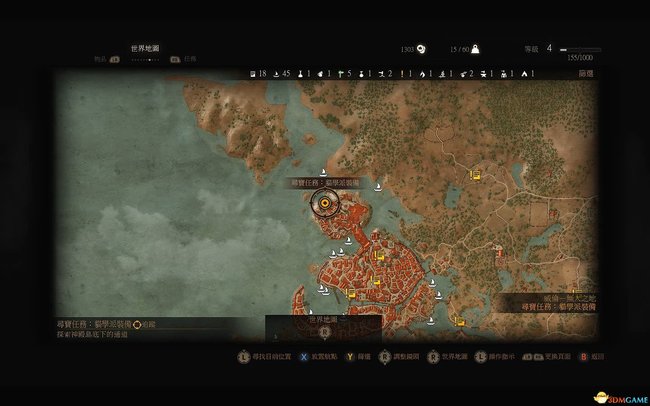
Task: Select the 世界地圖 world map tab
Action: pyautogui.click(x=145, y=47)
